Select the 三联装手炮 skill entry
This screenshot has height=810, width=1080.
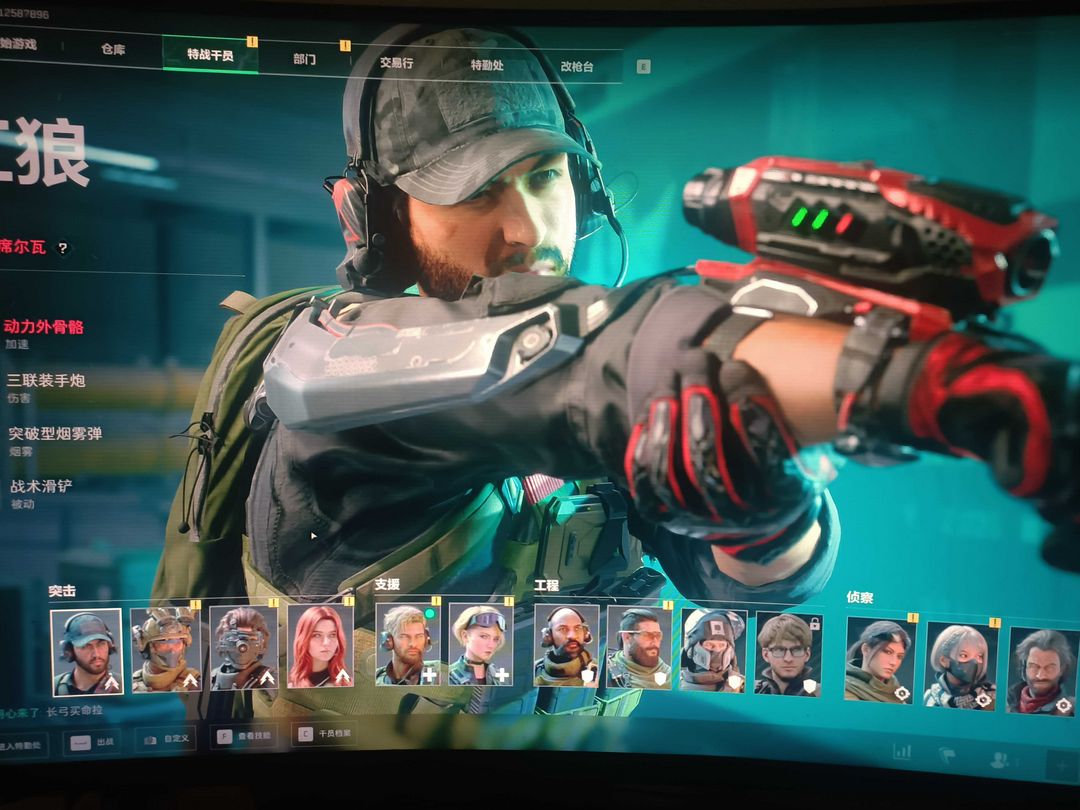click(46, 380)
